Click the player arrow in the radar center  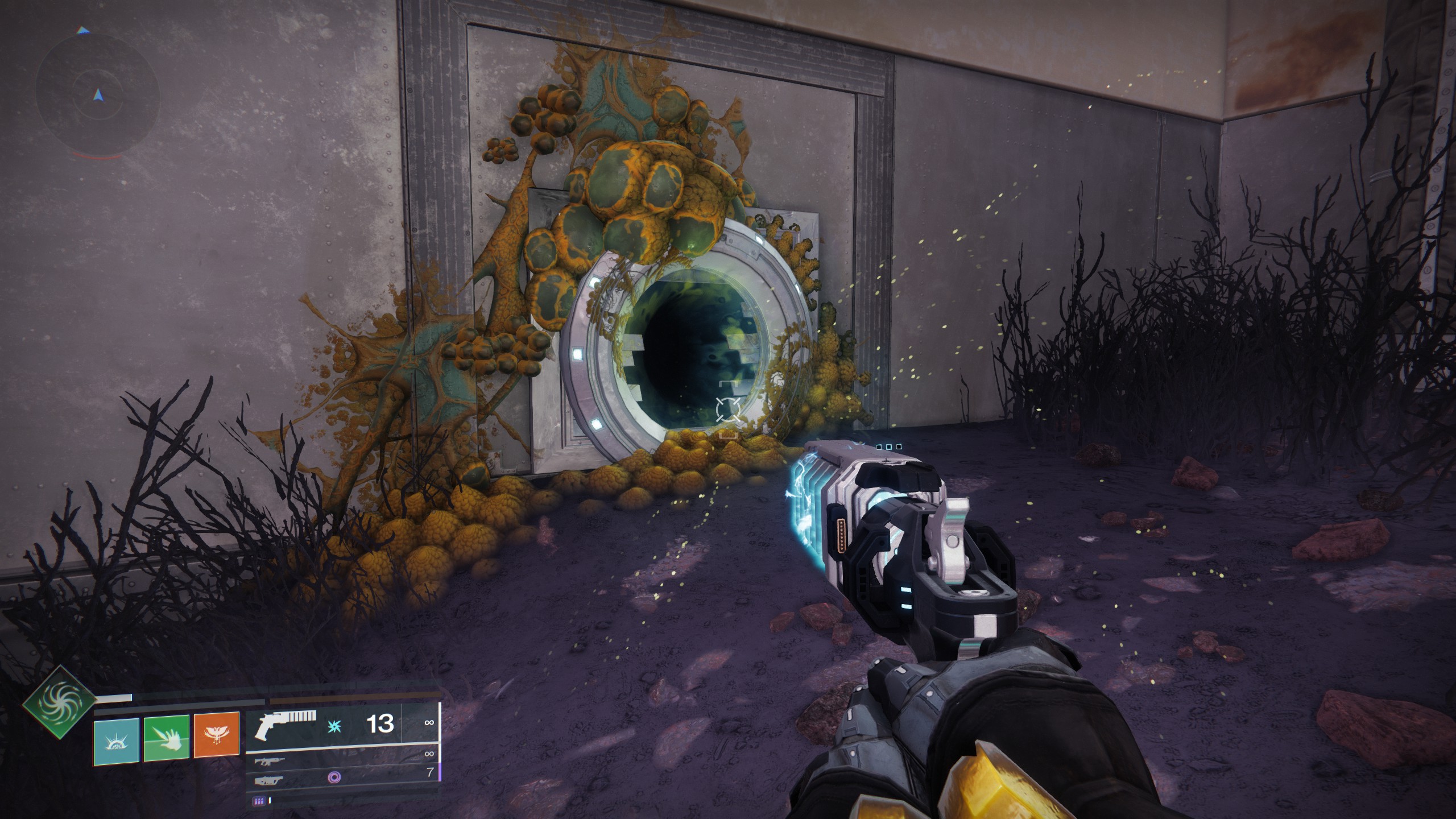click(98, 96)
